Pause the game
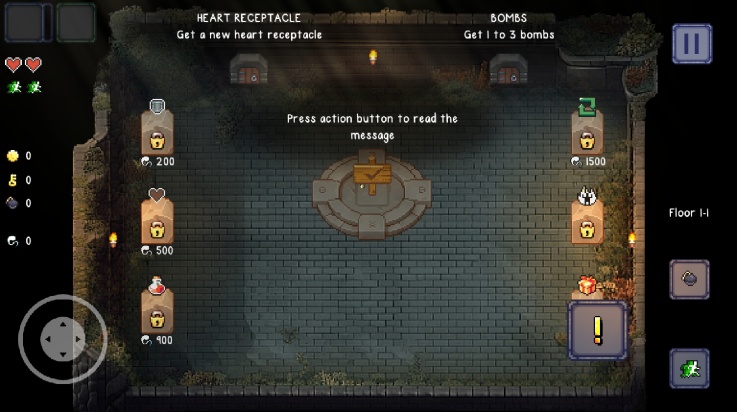This screenshot has height=412, width=737. [691, 44]
